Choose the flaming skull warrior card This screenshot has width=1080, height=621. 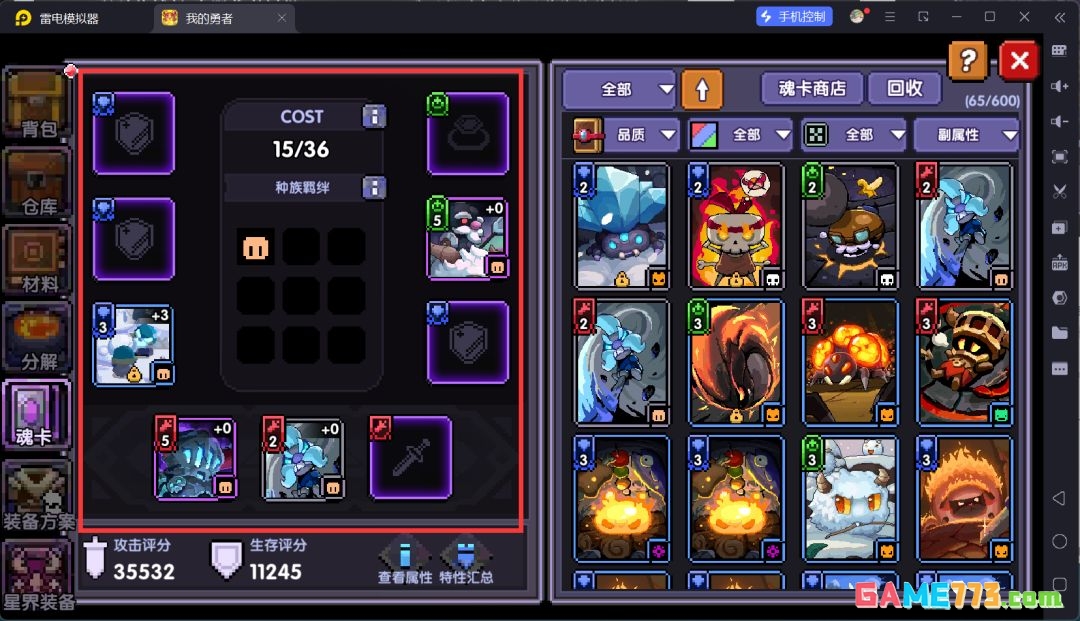click(735, 226)
